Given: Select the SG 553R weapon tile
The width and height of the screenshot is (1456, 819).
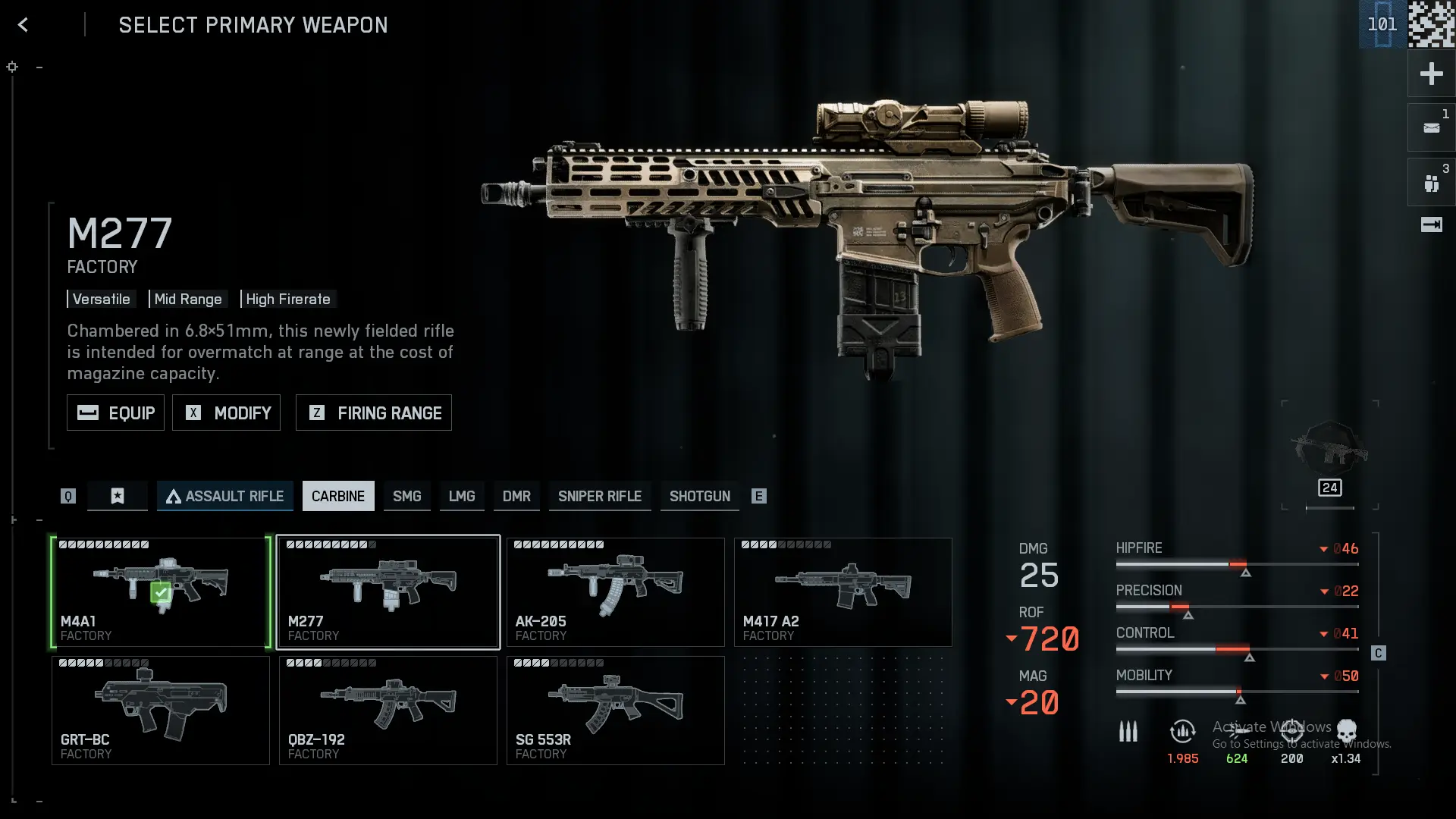Looking at the screenshot, I should point(616,711).
